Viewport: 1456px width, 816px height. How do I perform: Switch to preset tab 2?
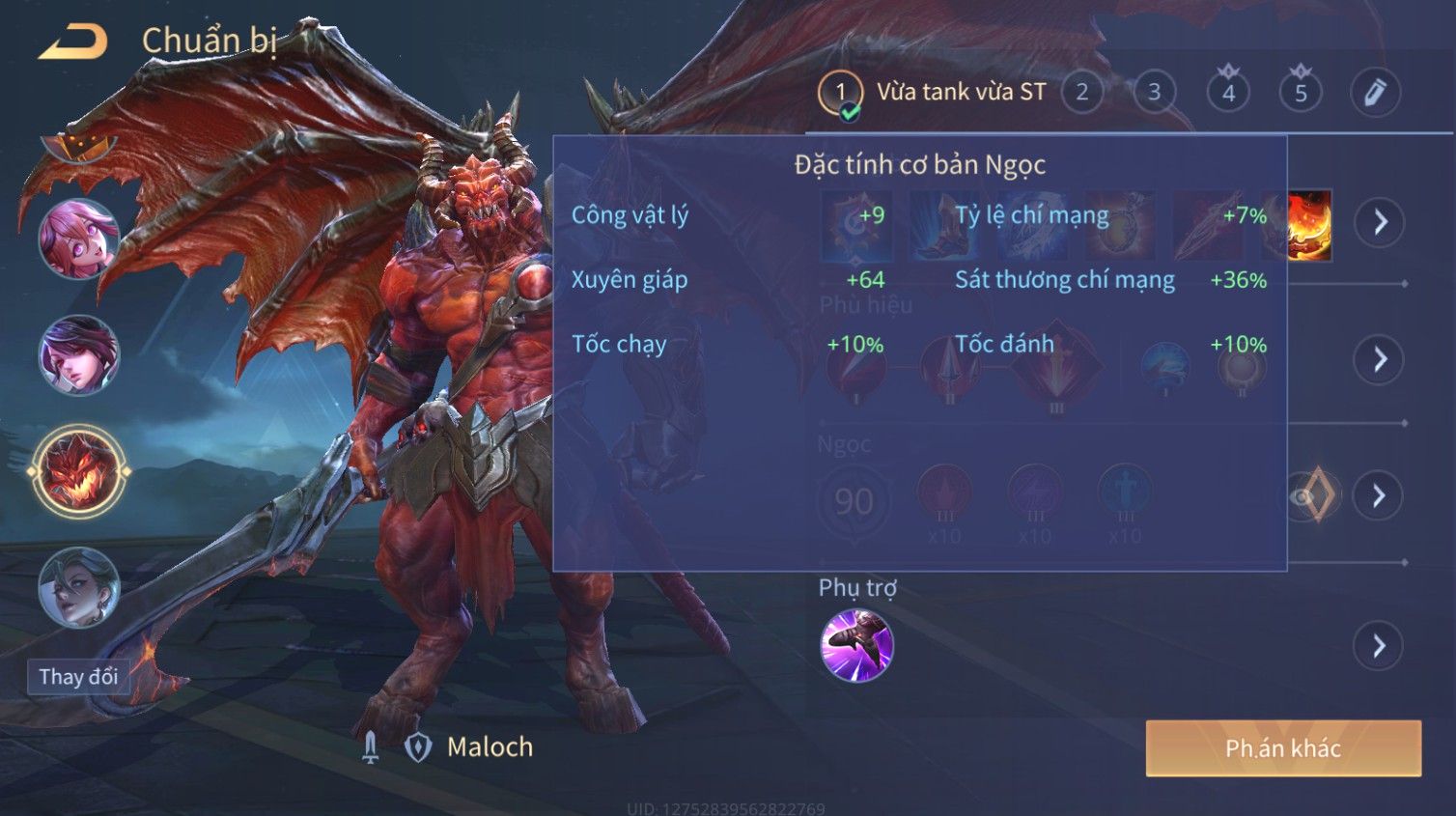1081,93
